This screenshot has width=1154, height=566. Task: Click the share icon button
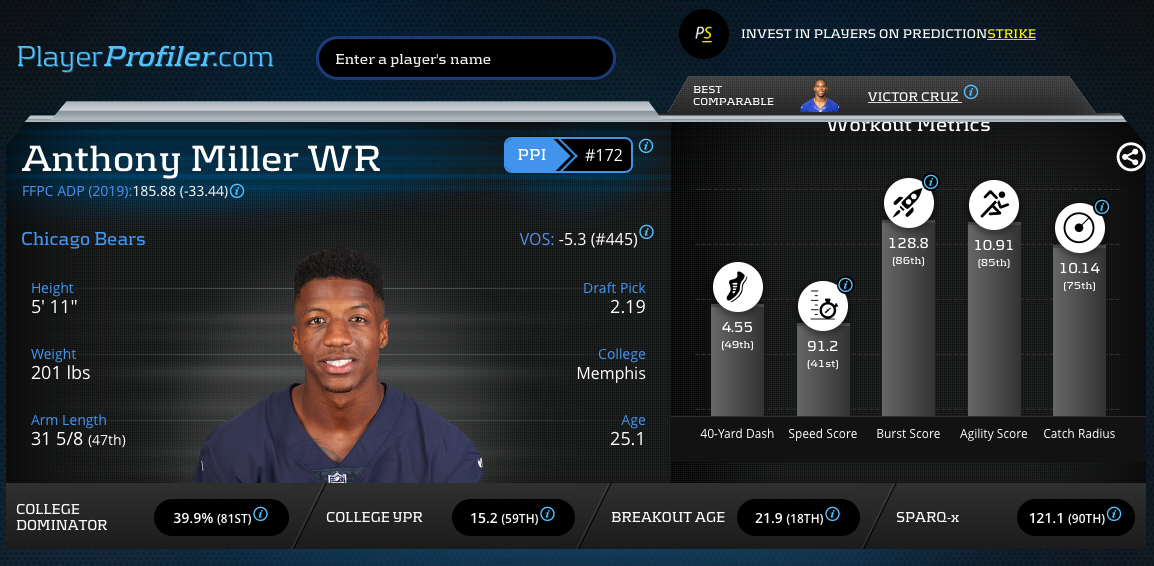(x=1131, y=157)
